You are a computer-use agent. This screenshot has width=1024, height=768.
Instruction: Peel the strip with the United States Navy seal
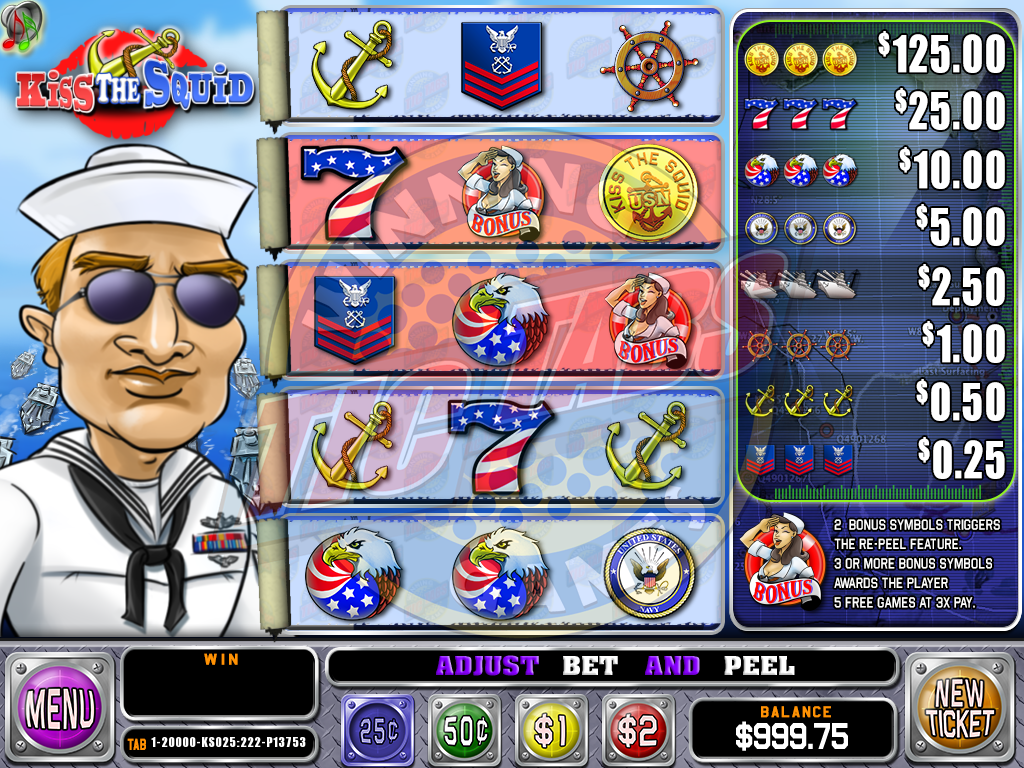(x=500, y=575)
